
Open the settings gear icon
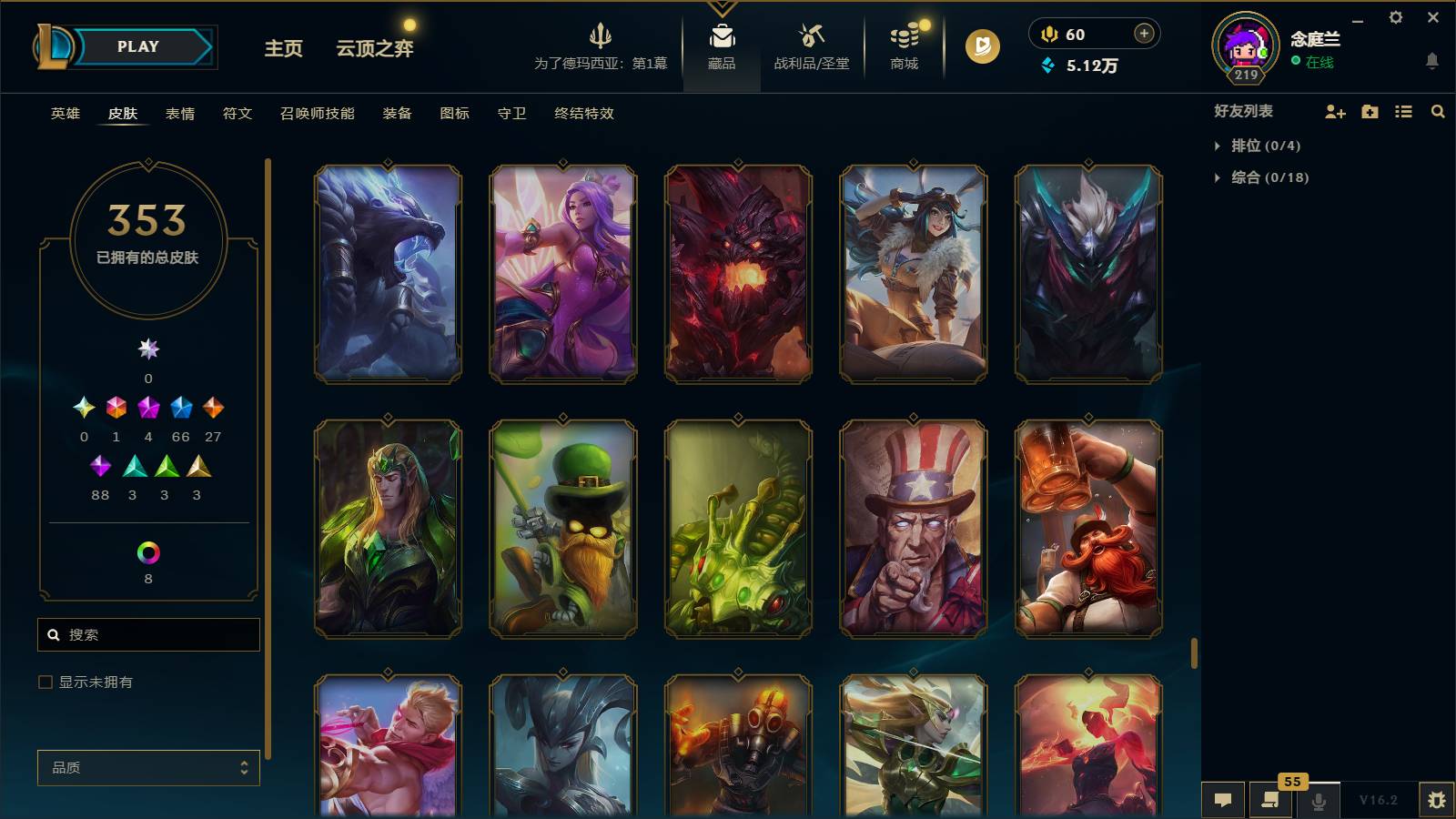[1397, 16]
